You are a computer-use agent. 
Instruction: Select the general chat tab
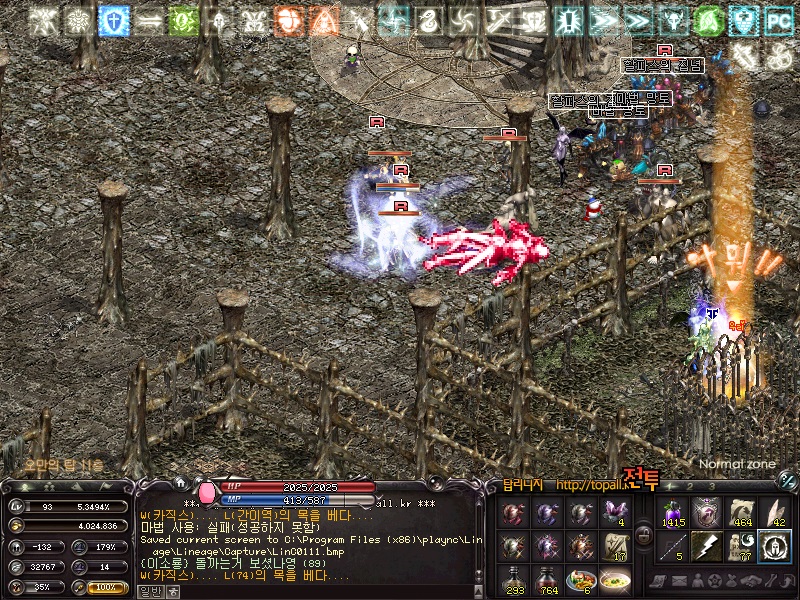coord(148,591)
